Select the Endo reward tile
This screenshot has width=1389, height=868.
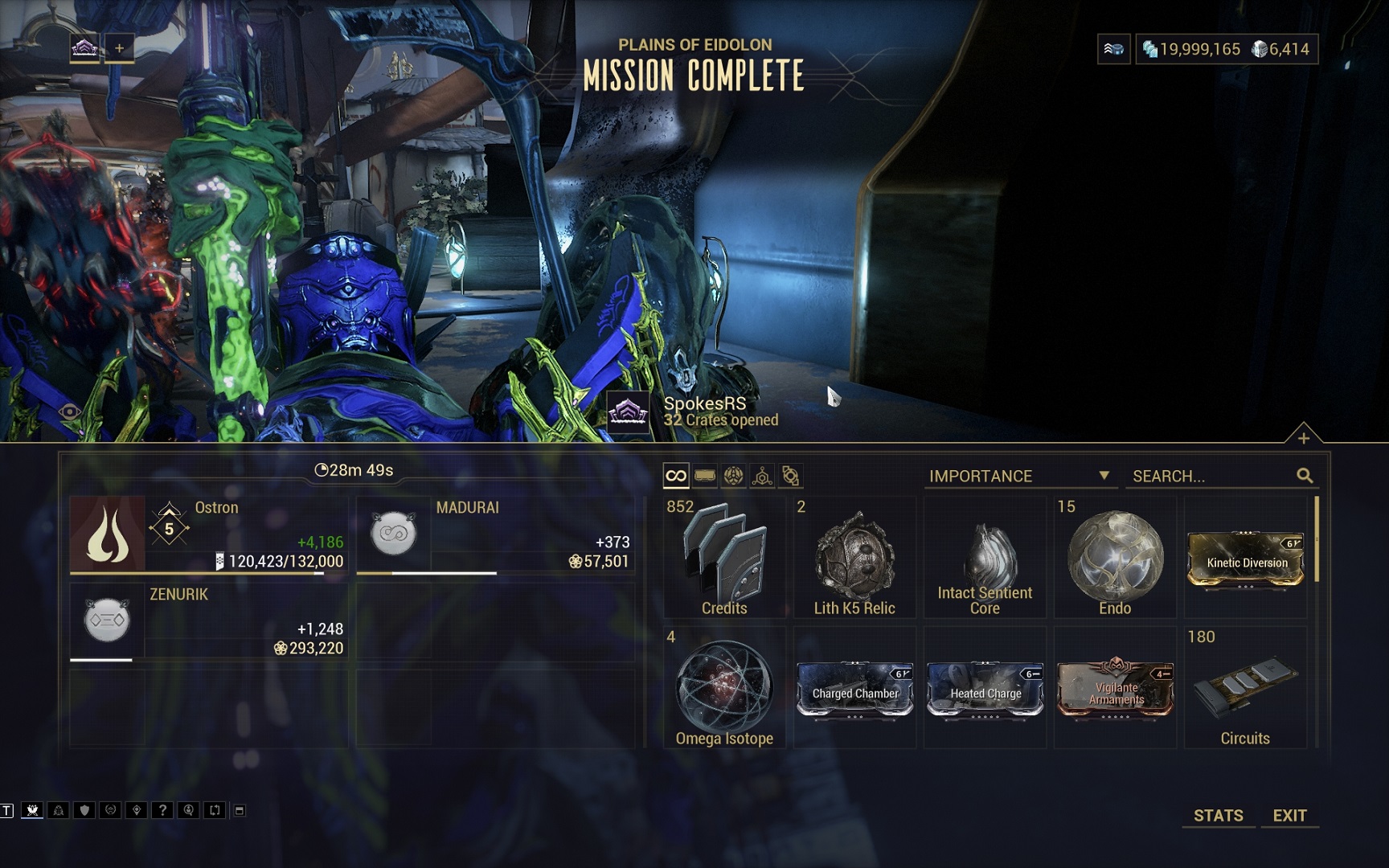click(1115, 557)
